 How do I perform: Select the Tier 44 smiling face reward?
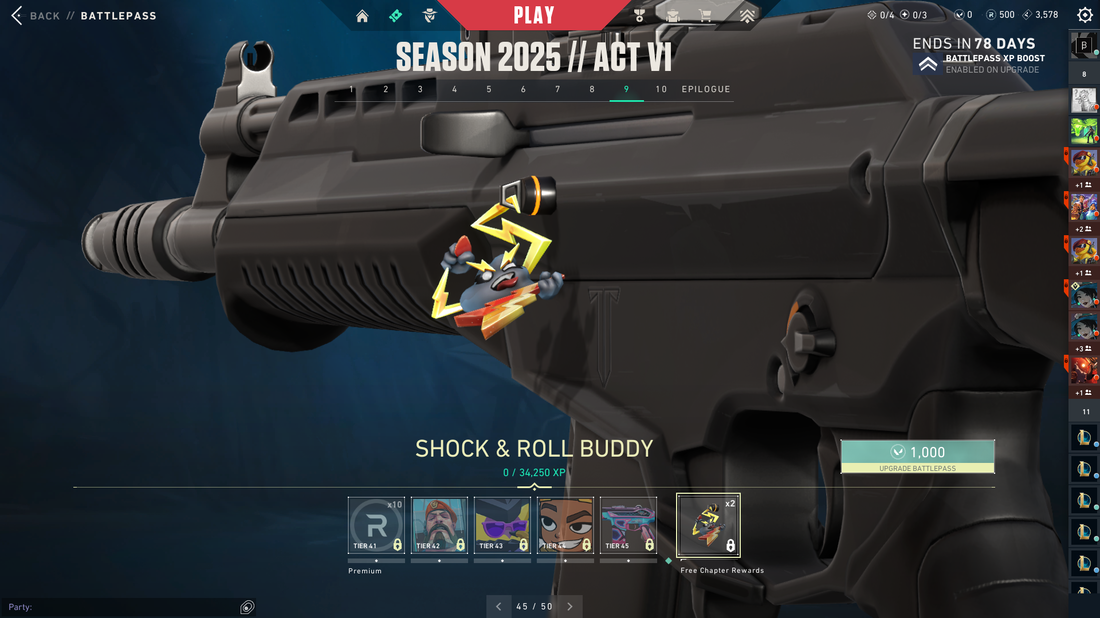point(565,525)
